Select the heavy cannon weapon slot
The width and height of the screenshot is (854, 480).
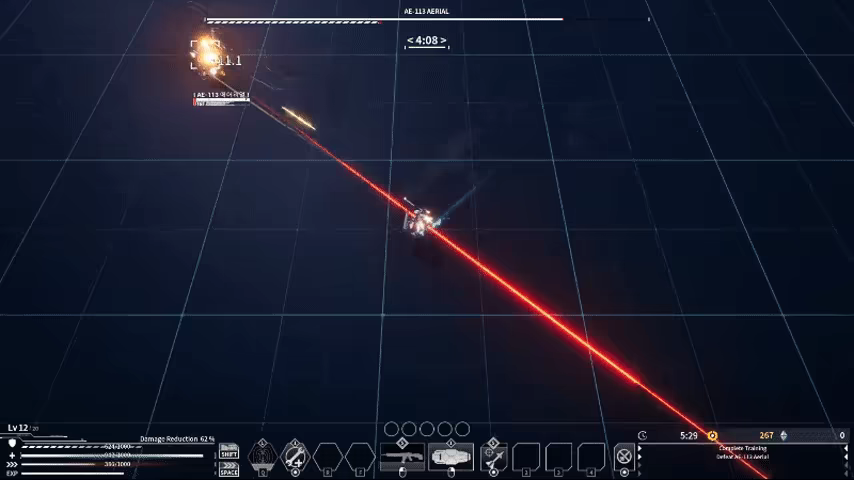tap(450, 458)
